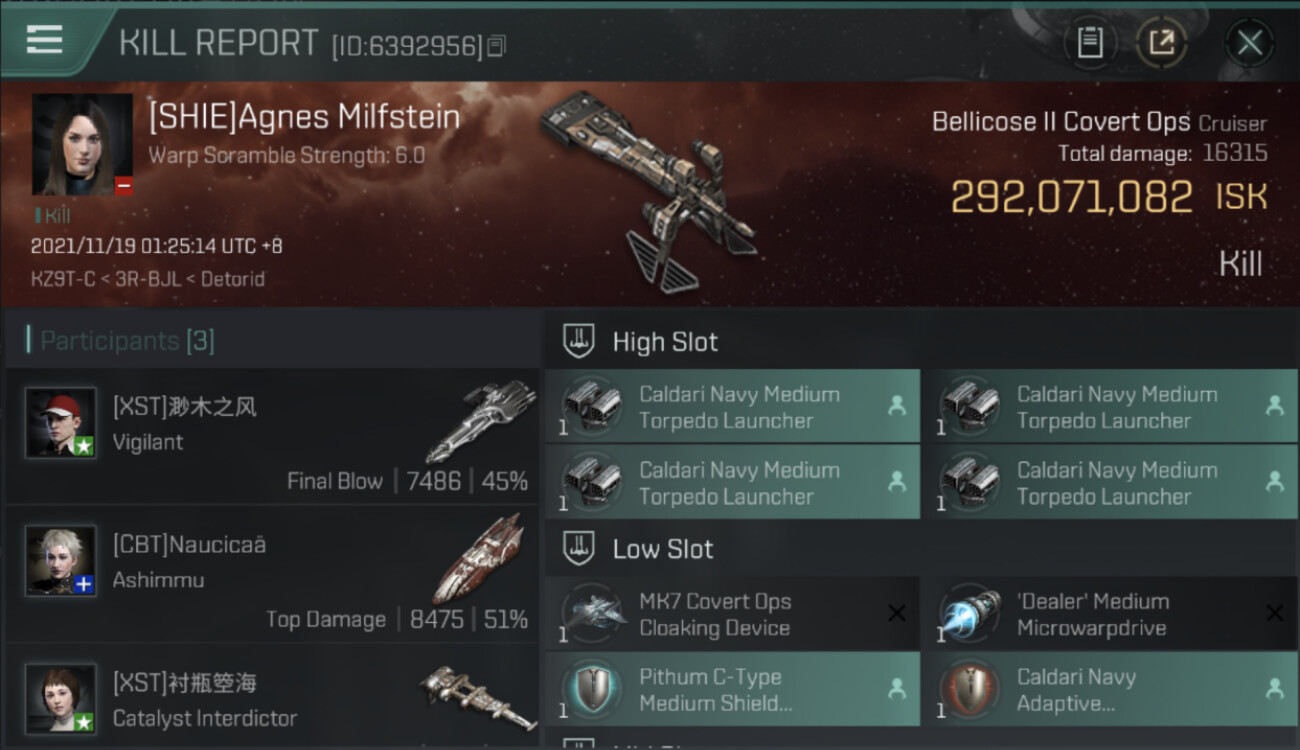1300x750 pixels.
Task: Select the Catalyst Interdictor participant row
Action: pyautogui.click(x=272, y=698)
